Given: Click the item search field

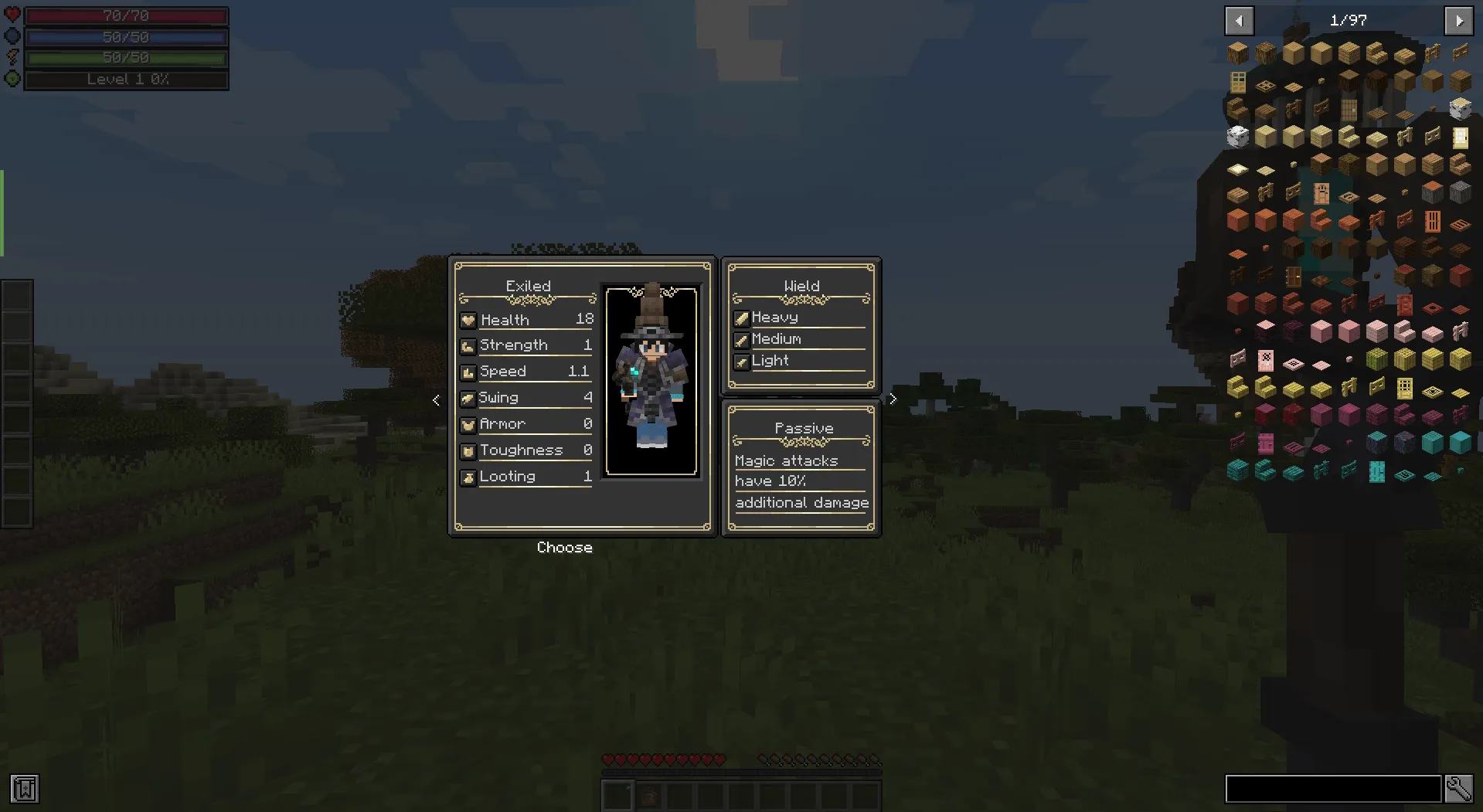Looking at the screenshot, I should [1332, 789].
